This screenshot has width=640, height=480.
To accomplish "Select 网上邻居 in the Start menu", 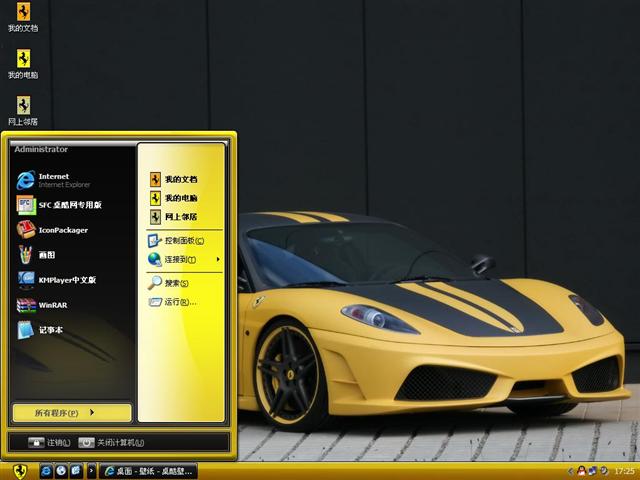I will 180,217.
